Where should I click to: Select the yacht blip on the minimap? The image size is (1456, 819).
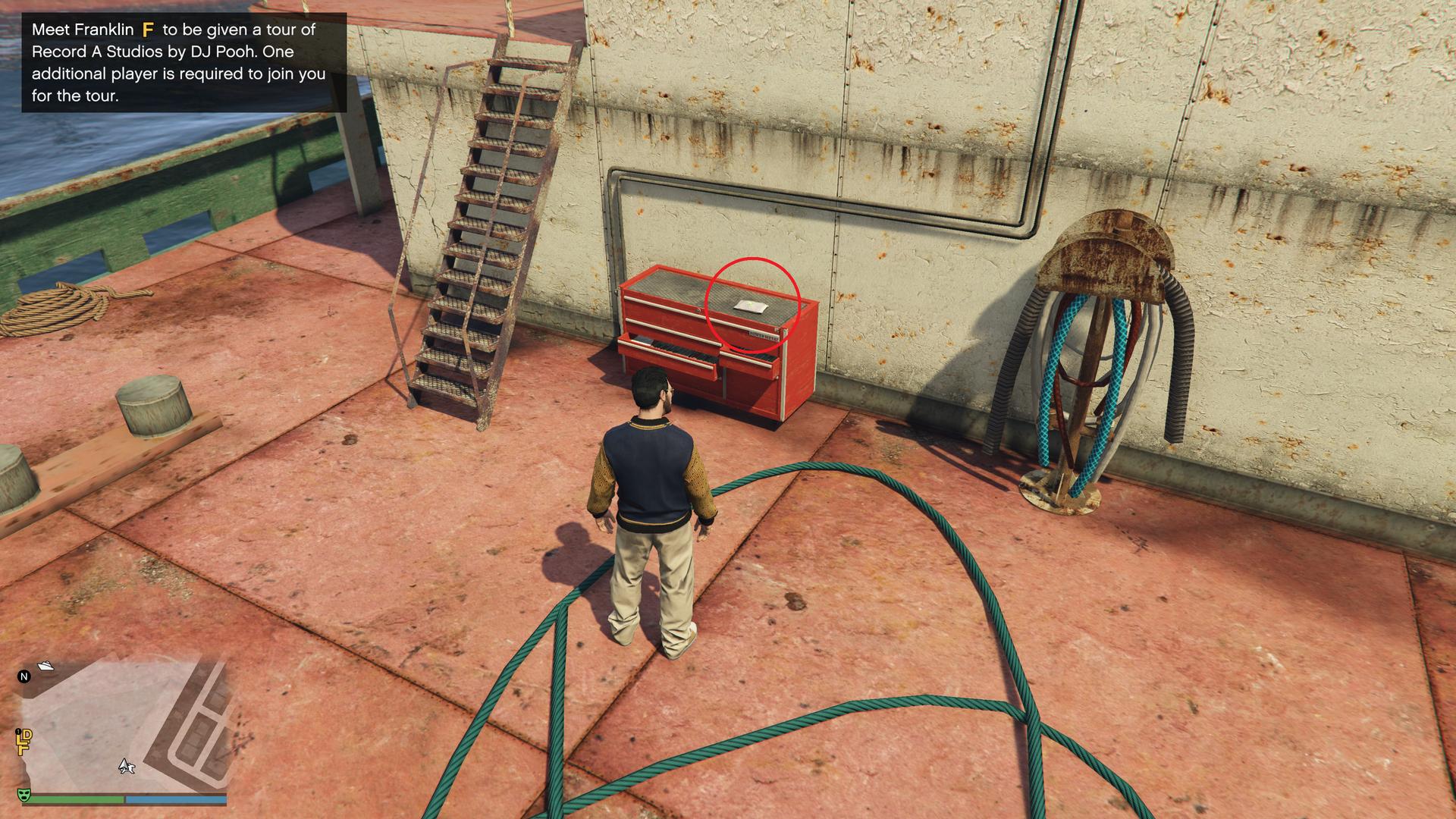click(45, 667)
